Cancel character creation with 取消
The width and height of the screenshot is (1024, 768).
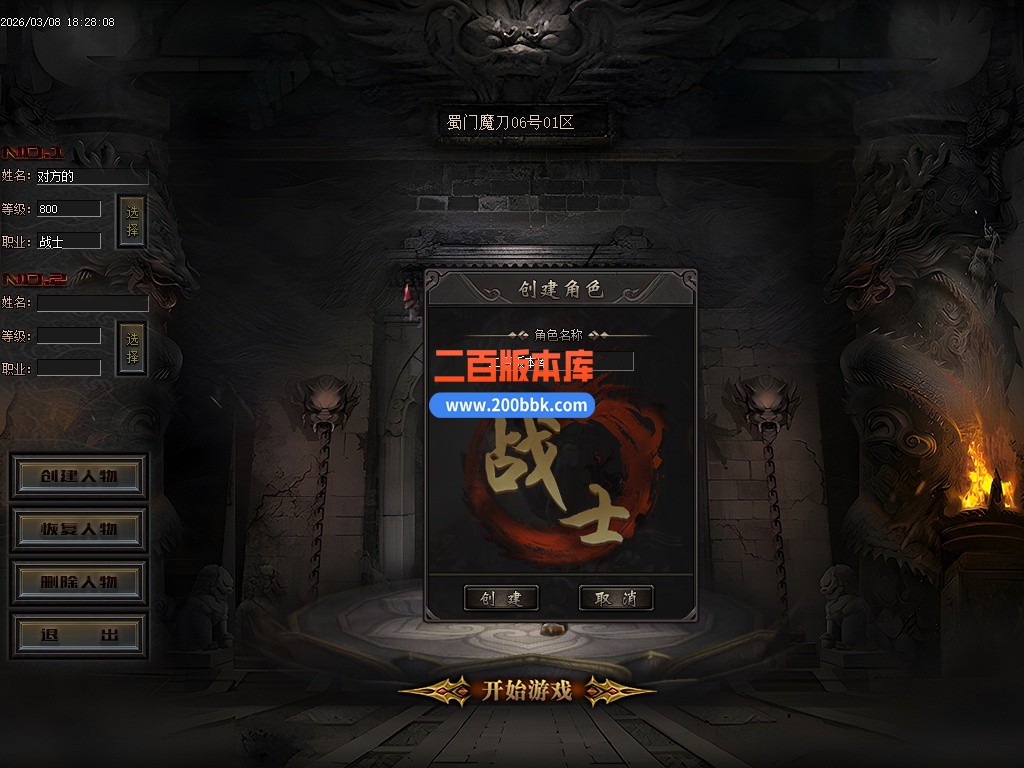[x=616, y=598]
